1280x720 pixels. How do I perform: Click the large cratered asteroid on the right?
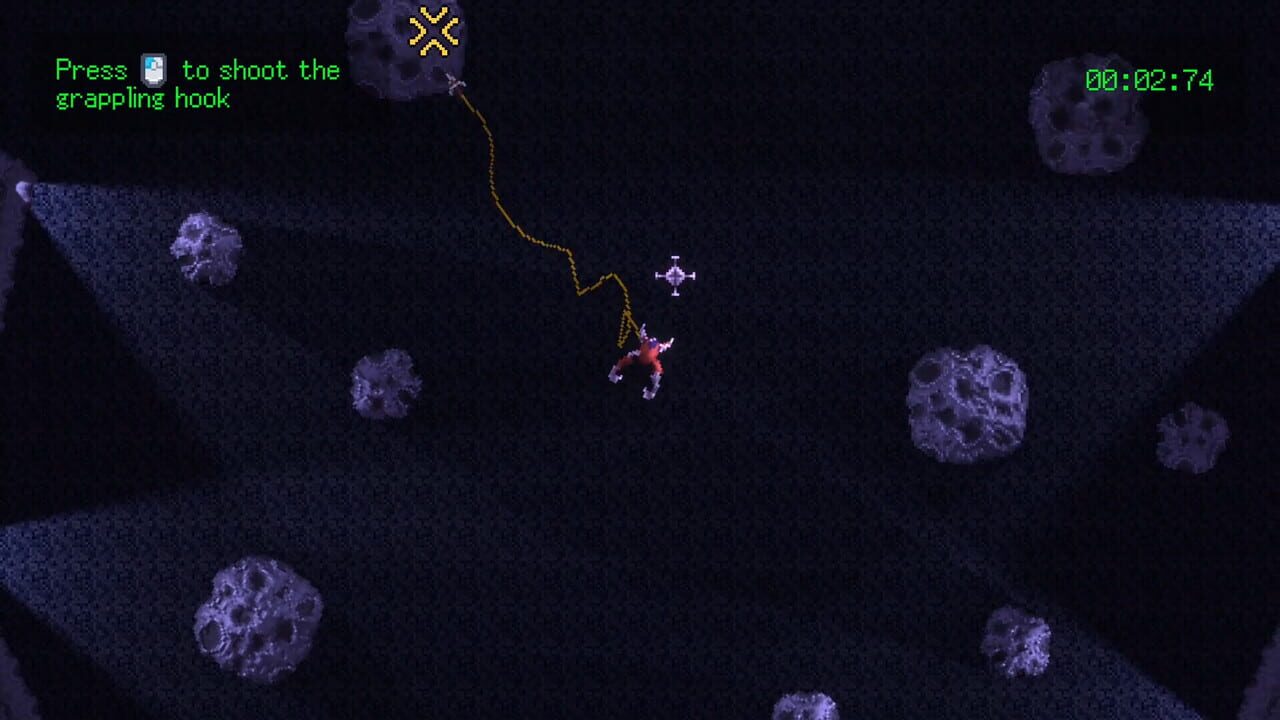click(x=965, y=400)
